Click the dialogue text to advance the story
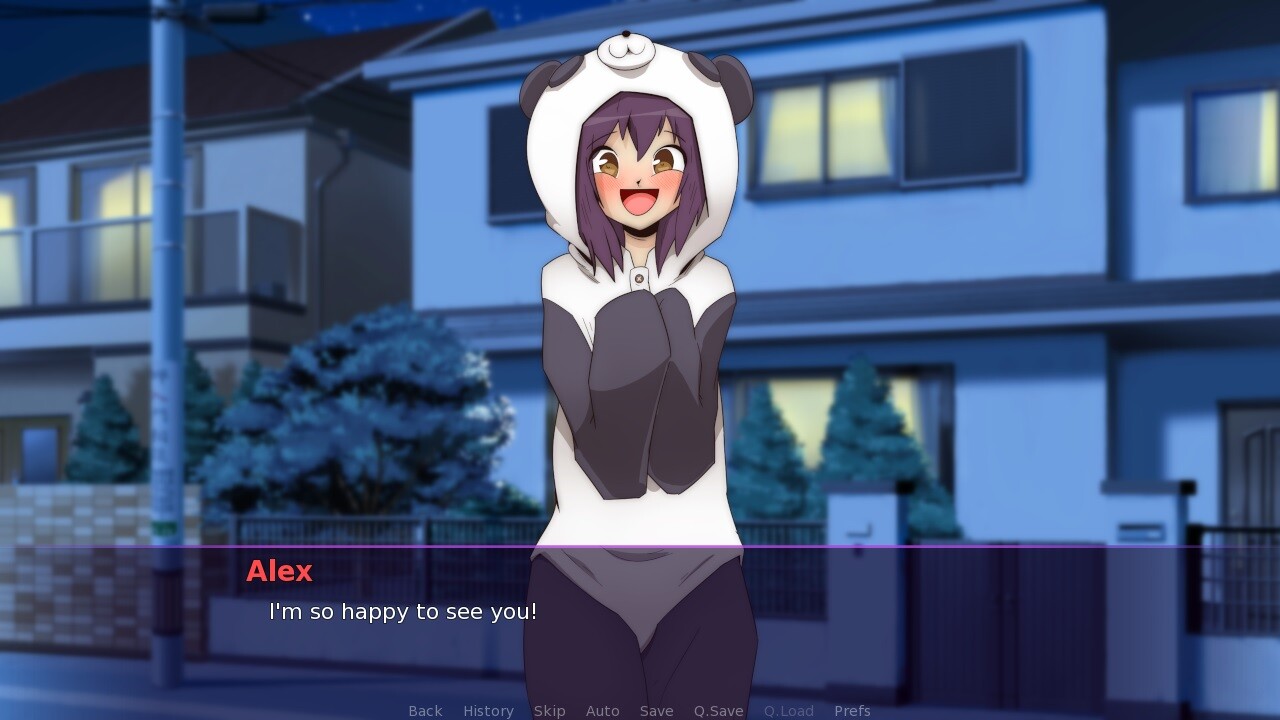 (x=402, y=612)
